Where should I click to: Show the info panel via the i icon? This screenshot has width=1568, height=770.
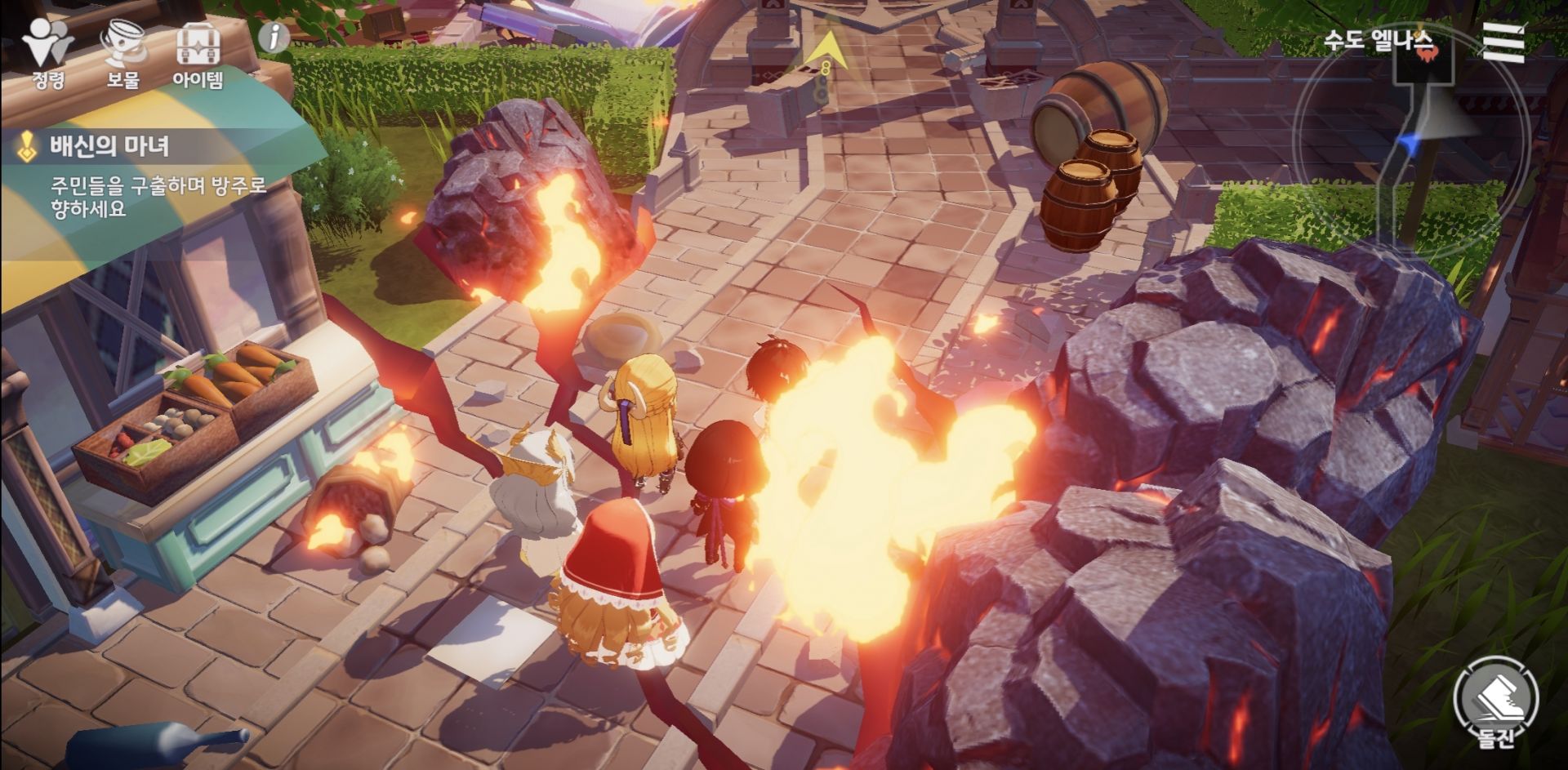coord(274,38)
